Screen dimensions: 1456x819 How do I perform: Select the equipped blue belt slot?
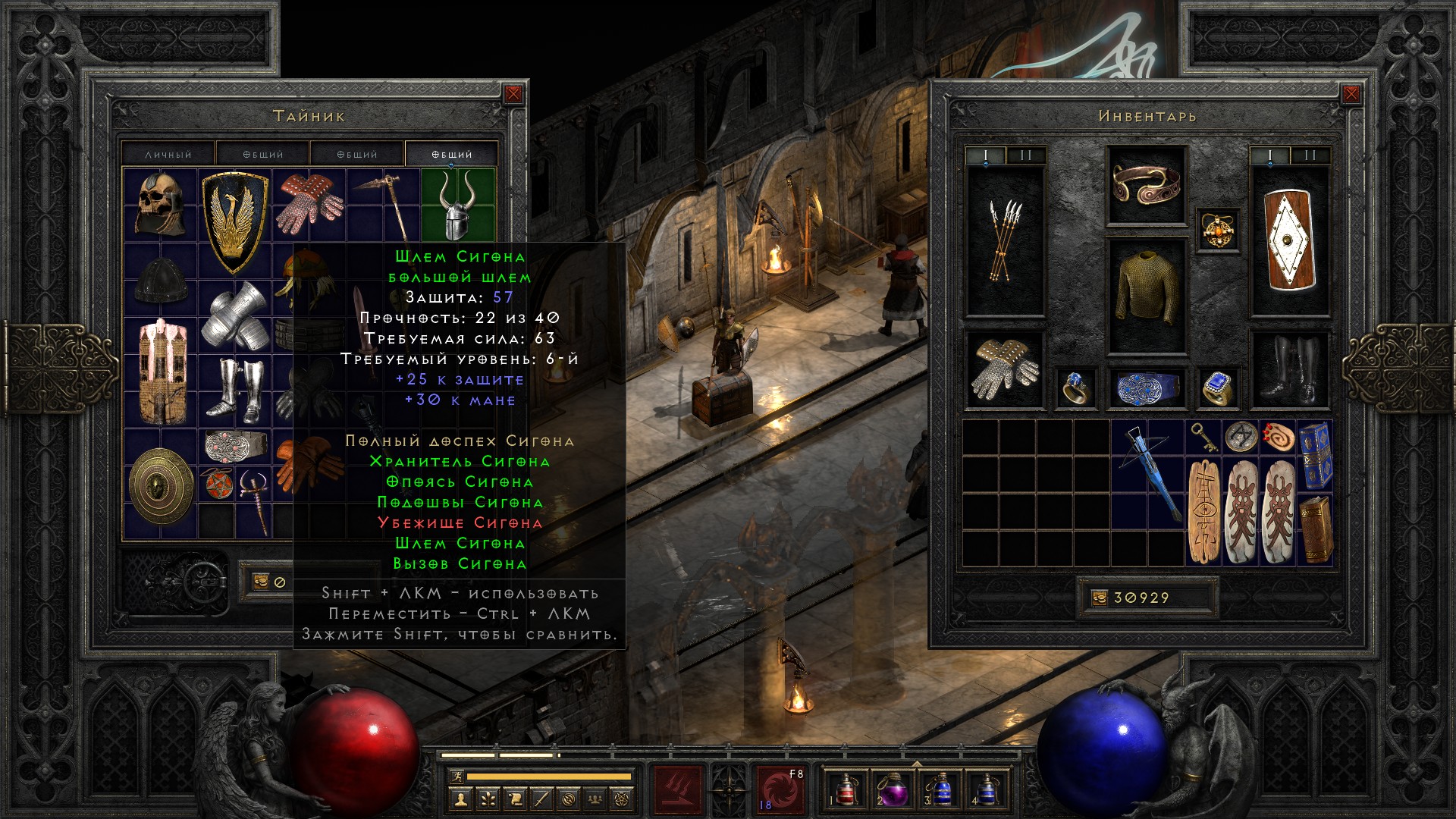[1146, 388]
